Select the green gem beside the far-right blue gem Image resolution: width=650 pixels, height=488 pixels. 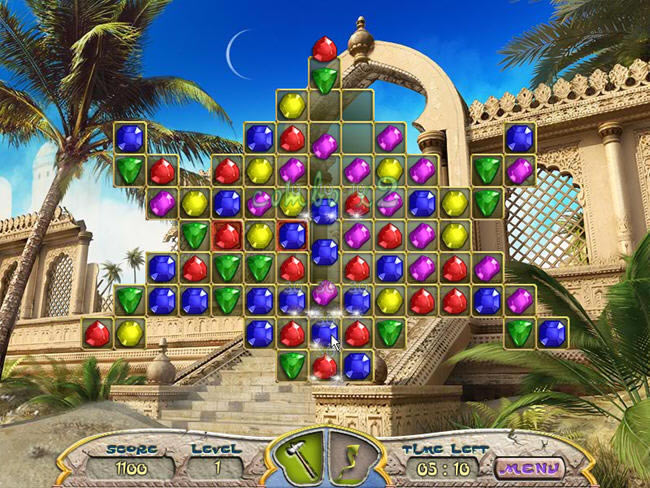click(519, 333)
